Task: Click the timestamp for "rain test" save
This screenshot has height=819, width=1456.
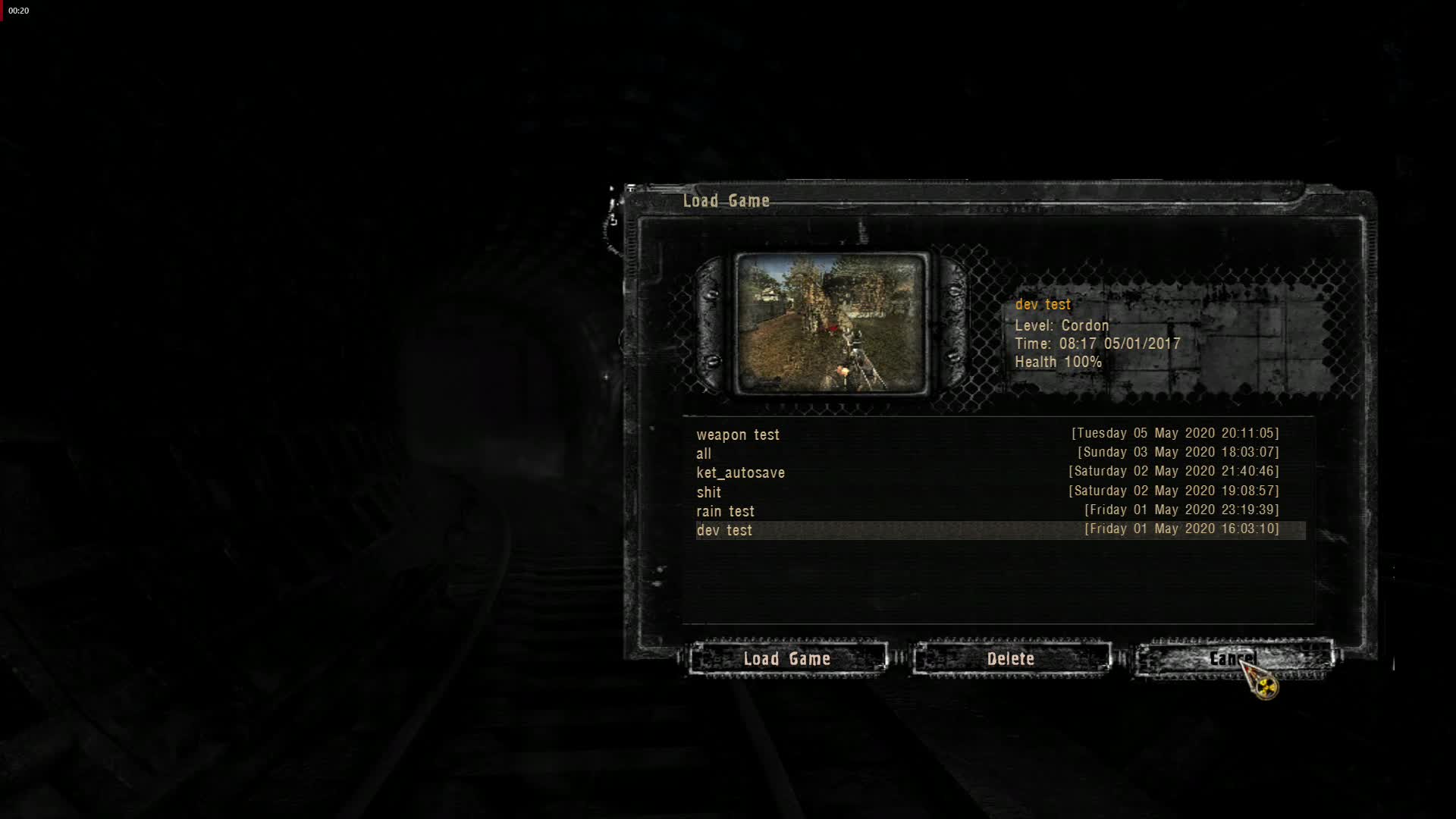Action: point(1178,510)
